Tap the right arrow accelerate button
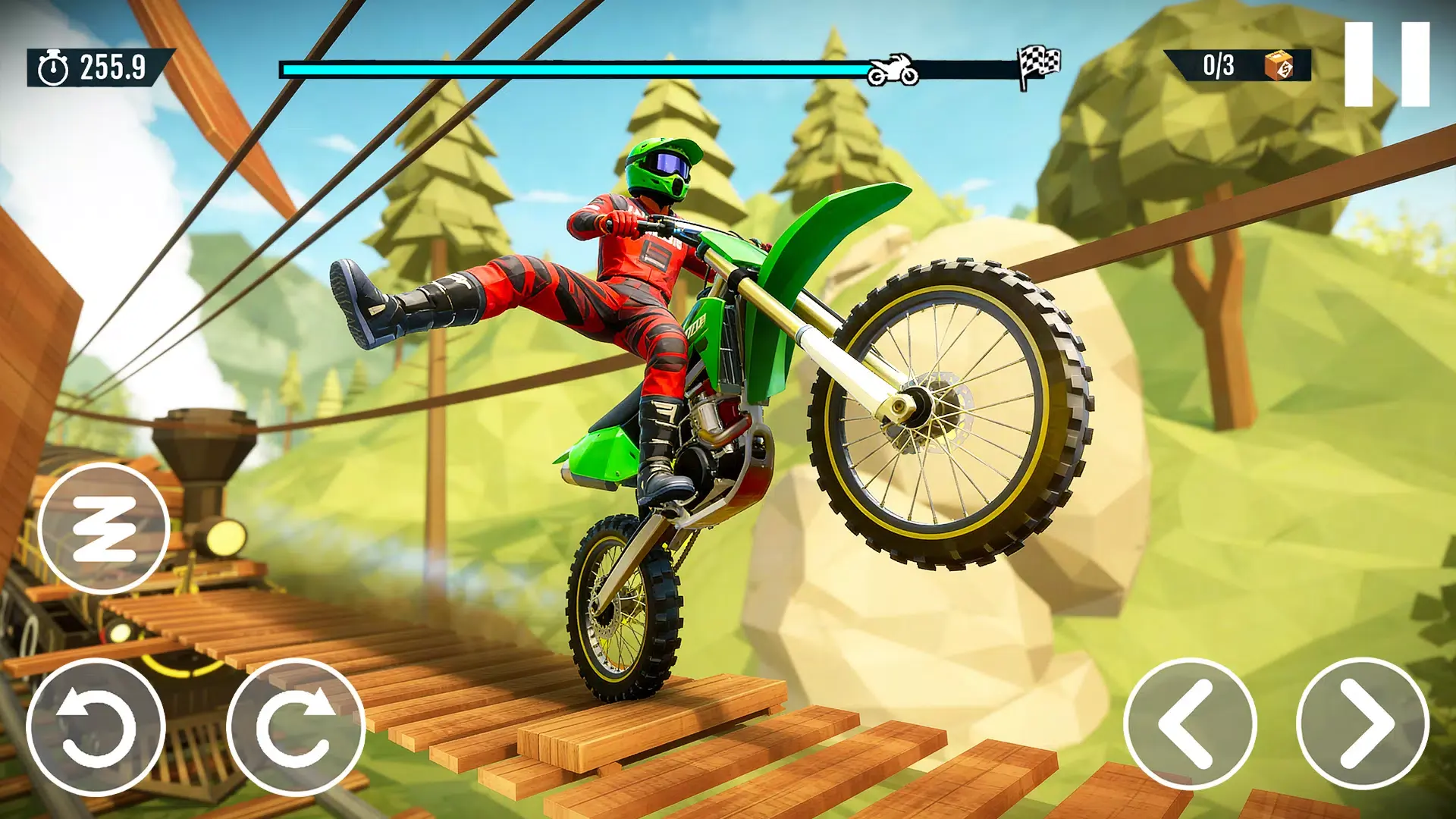 [1363, 724]
